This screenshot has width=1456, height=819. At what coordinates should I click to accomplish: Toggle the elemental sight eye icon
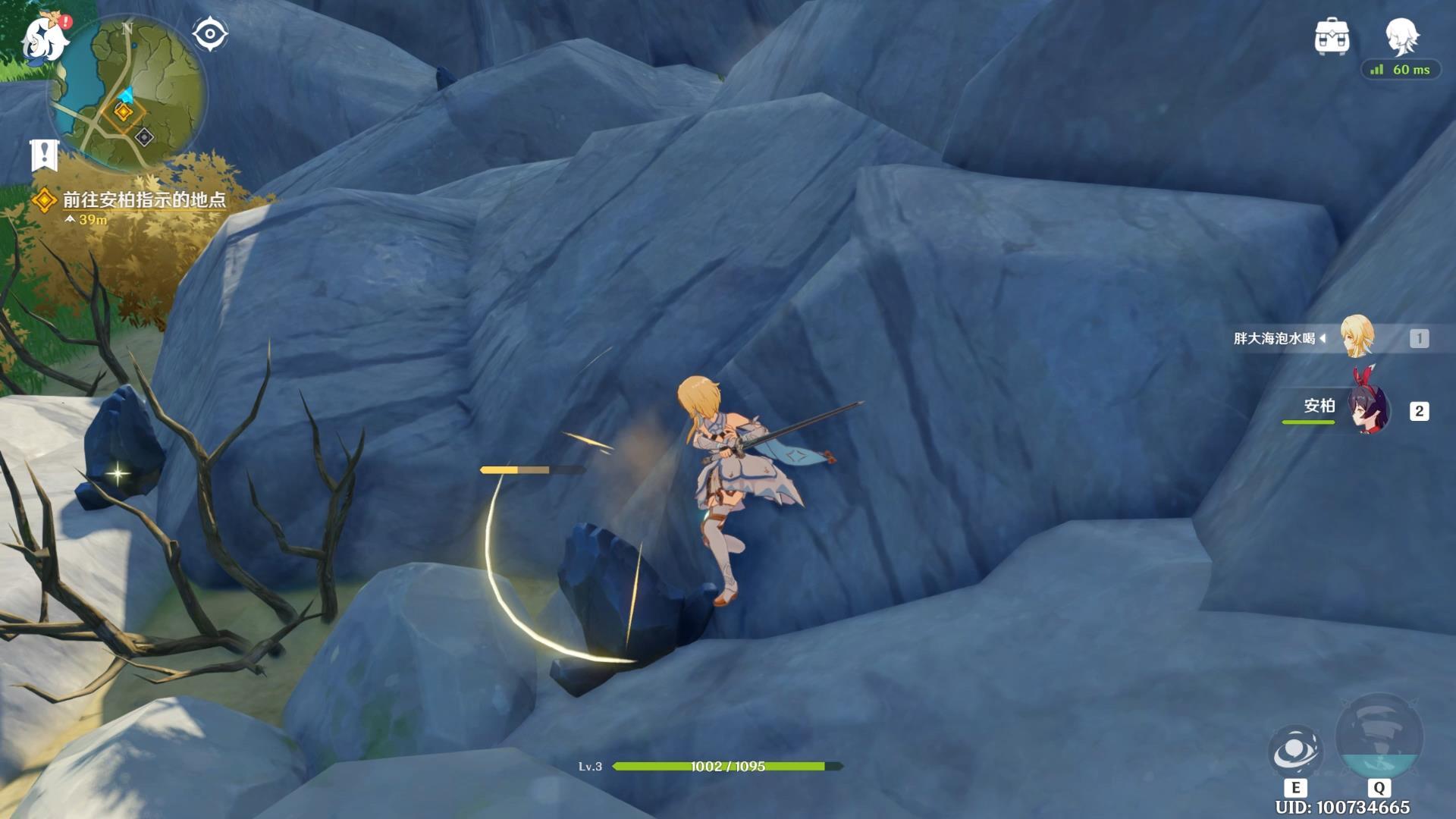click(209, 34)
